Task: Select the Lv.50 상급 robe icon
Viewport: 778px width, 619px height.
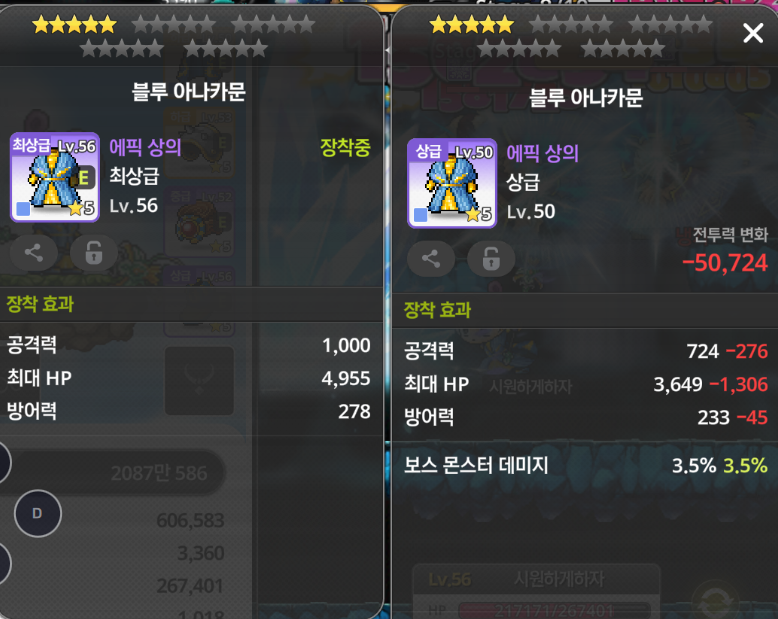Action: 451,183
